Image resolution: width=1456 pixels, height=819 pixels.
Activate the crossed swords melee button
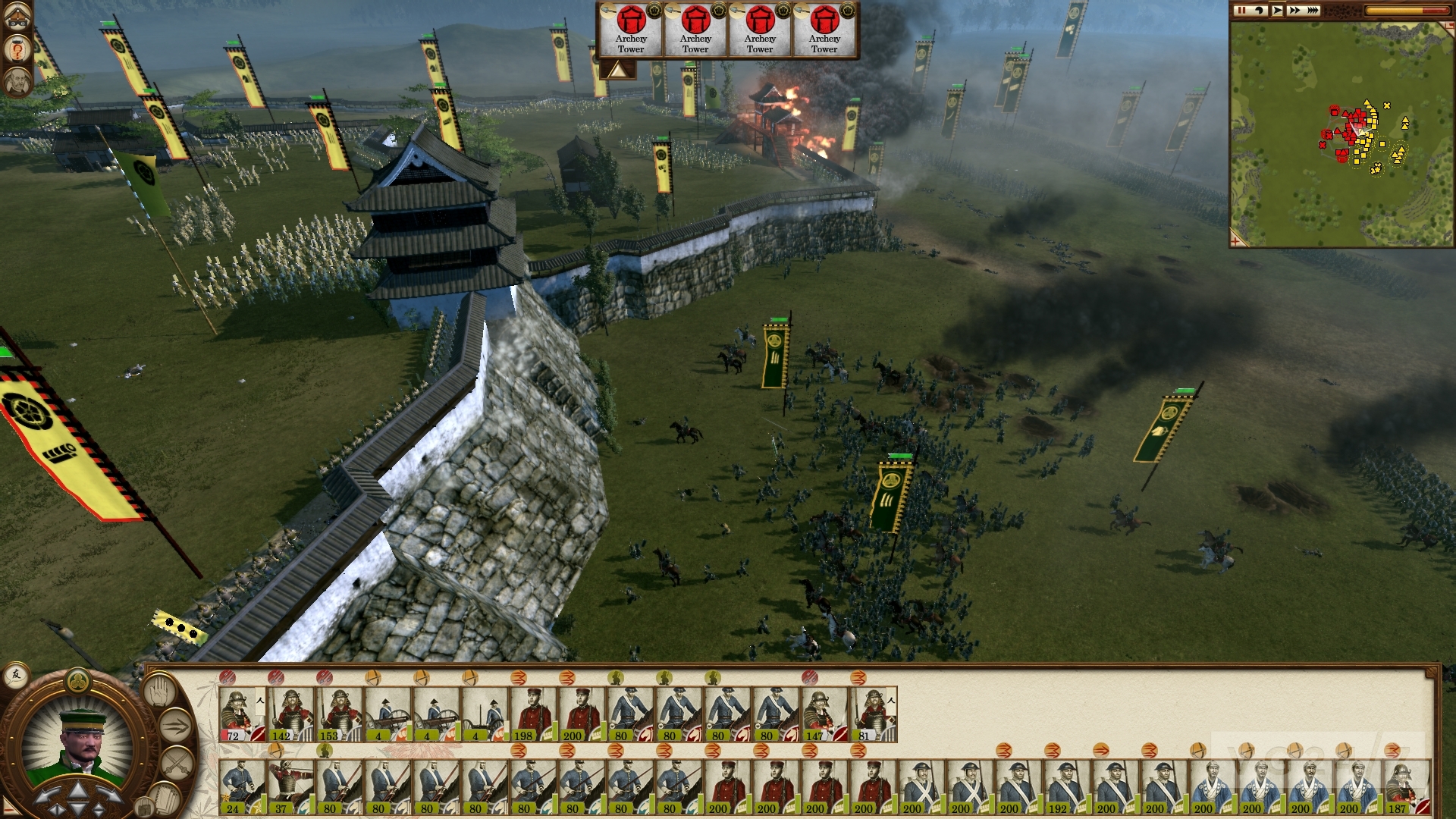[177, 760]
